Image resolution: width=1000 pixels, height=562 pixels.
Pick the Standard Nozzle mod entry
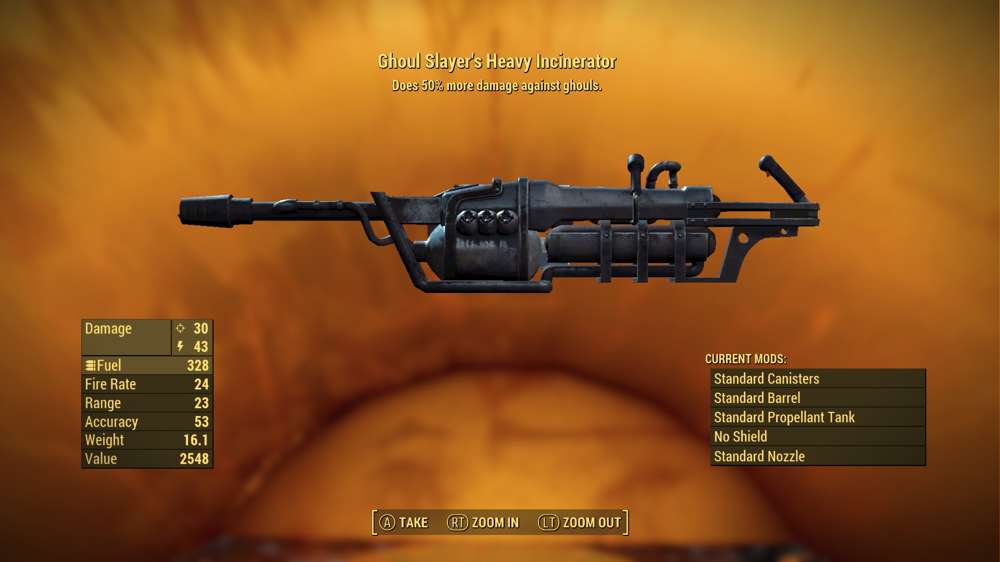tap(817, 456)
